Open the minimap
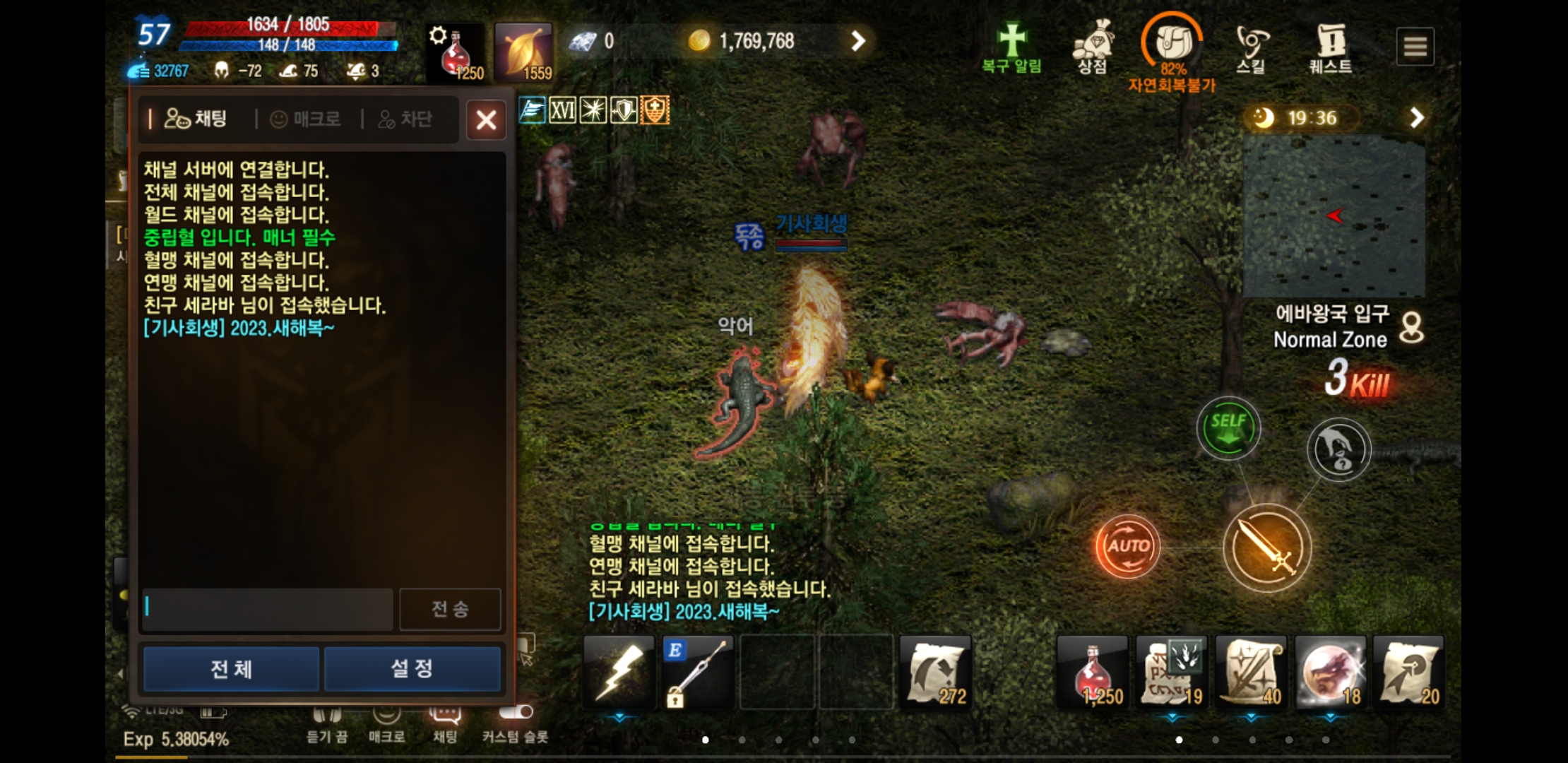 tap(1334, 215)
